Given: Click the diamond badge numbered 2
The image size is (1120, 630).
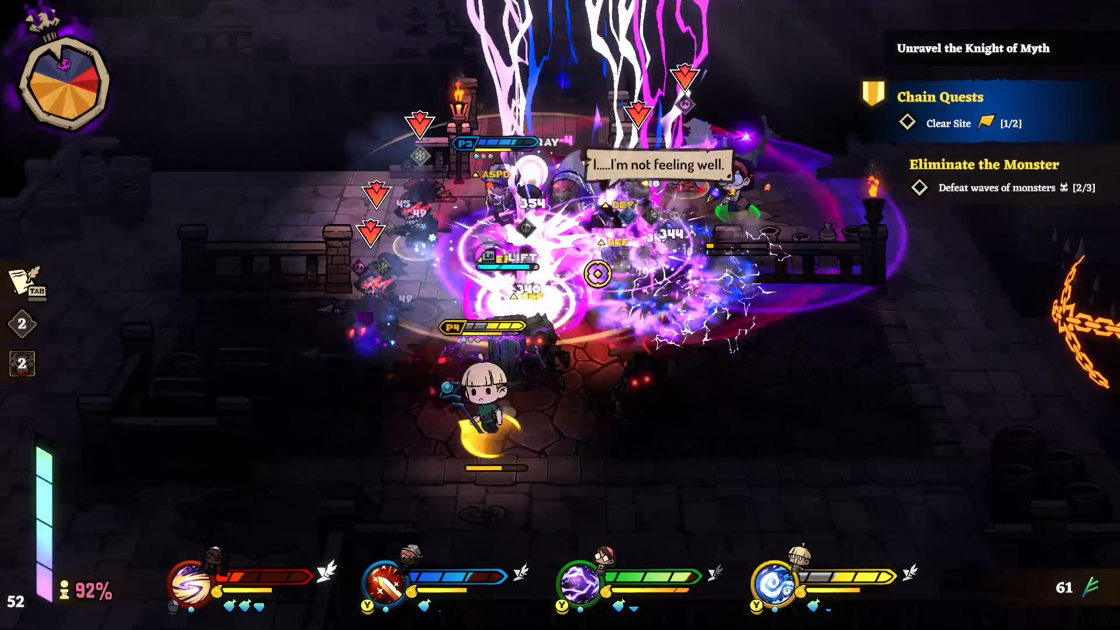Looking at the screenshot, I should coord(22,324).
